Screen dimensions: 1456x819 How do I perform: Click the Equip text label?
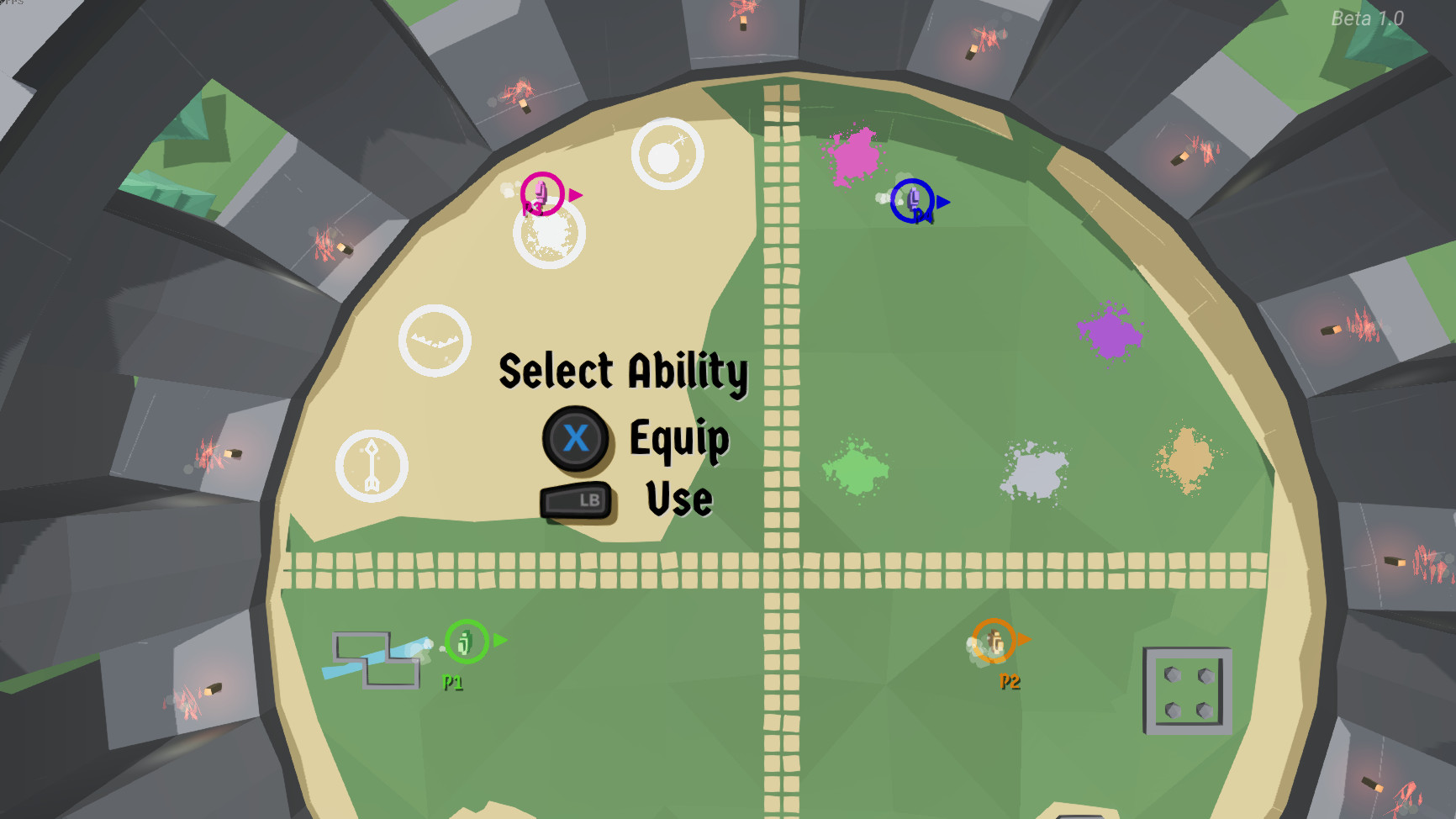[x=679, y=438]
